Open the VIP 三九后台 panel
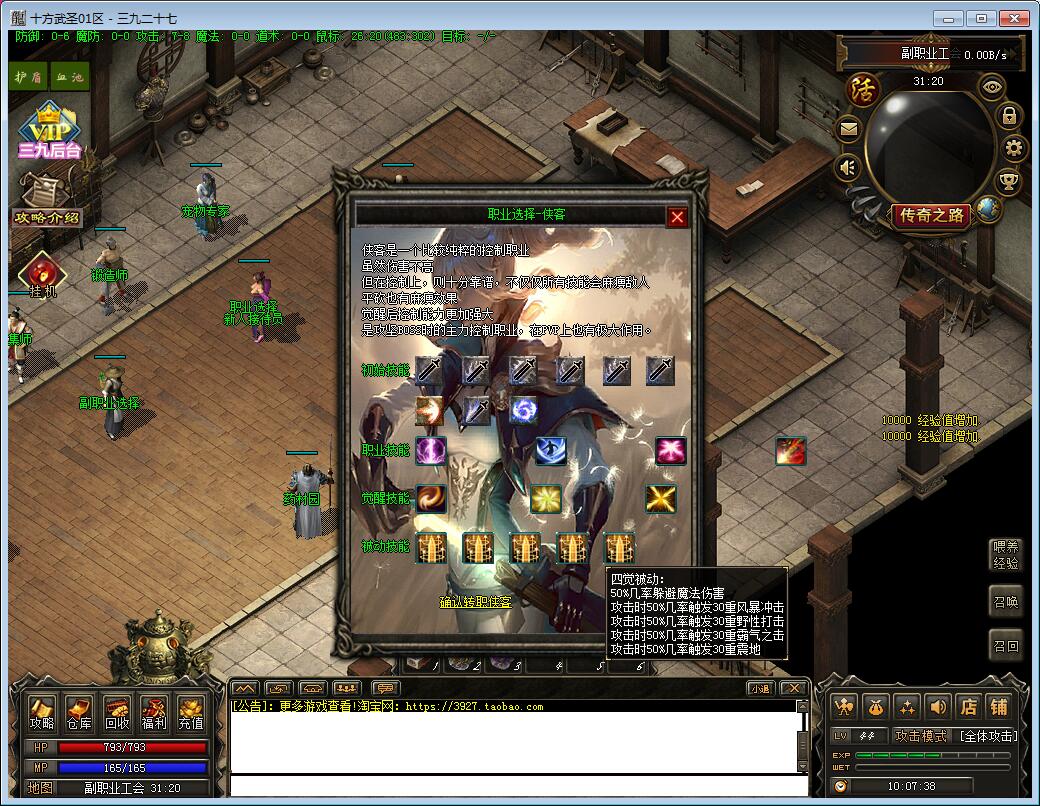 pos(48,131)
